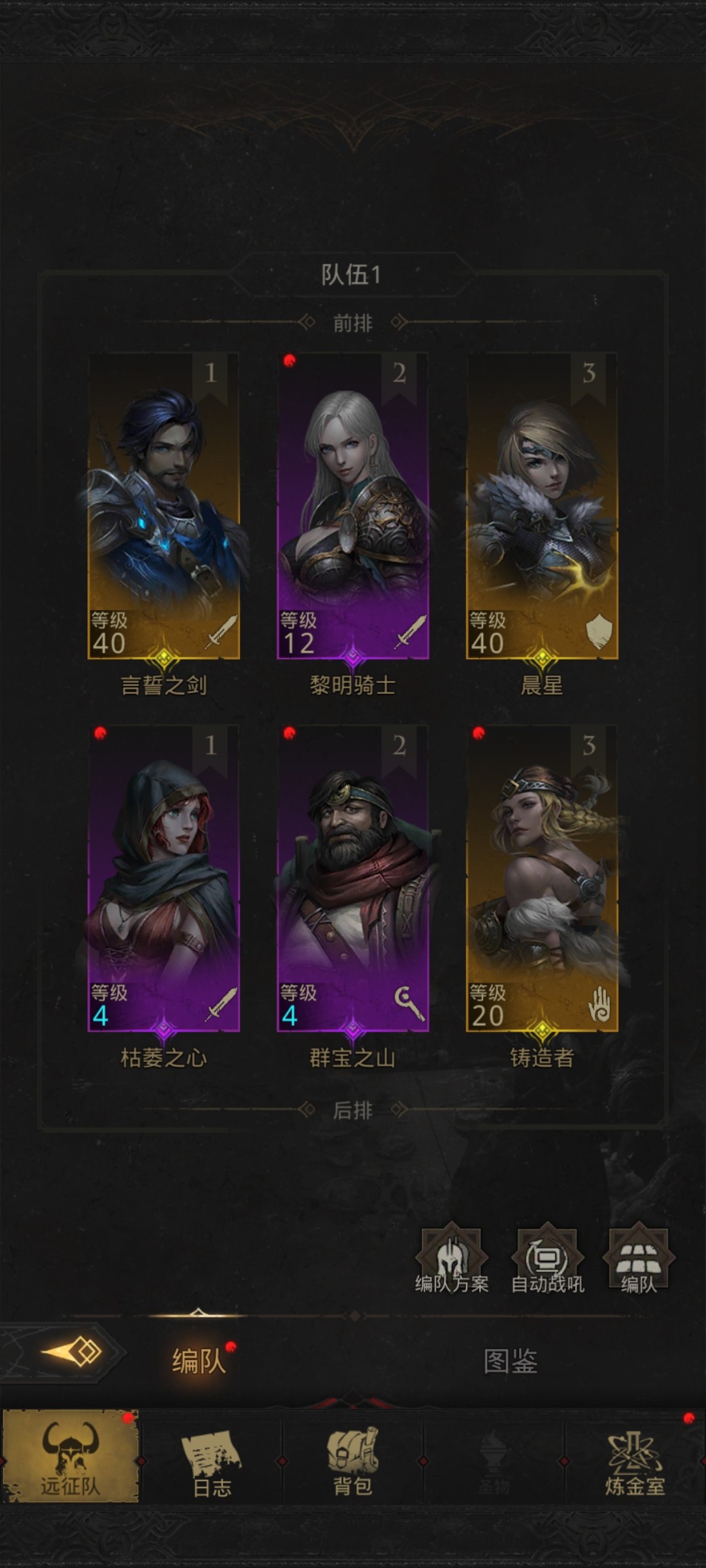The height and width of the screenshot is (1568, 706).
Task: View the 铸造者 hero card
Action: [x=542, y=879]
